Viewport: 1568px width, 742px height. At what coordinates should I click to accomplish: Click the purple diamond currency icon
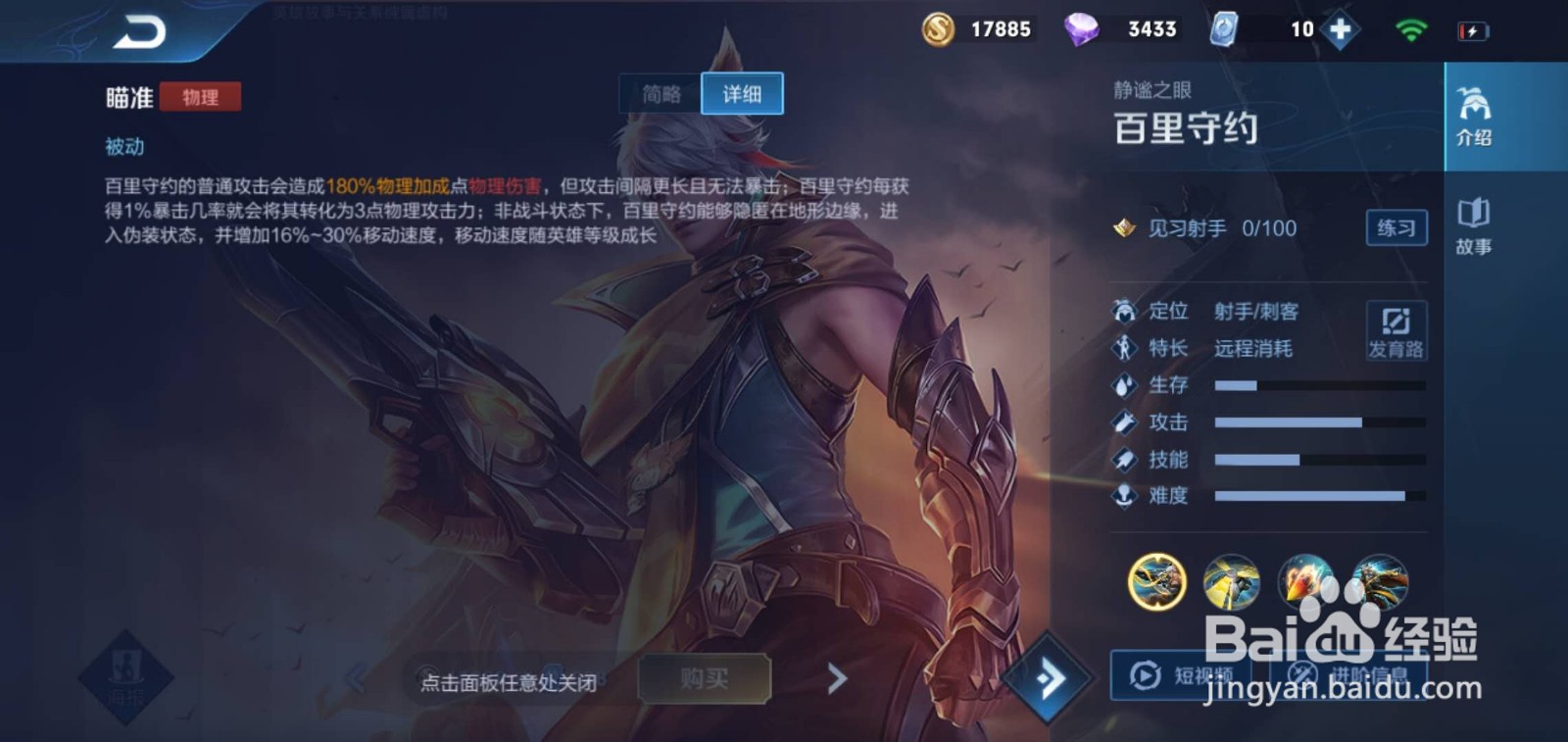[1081, 28]
